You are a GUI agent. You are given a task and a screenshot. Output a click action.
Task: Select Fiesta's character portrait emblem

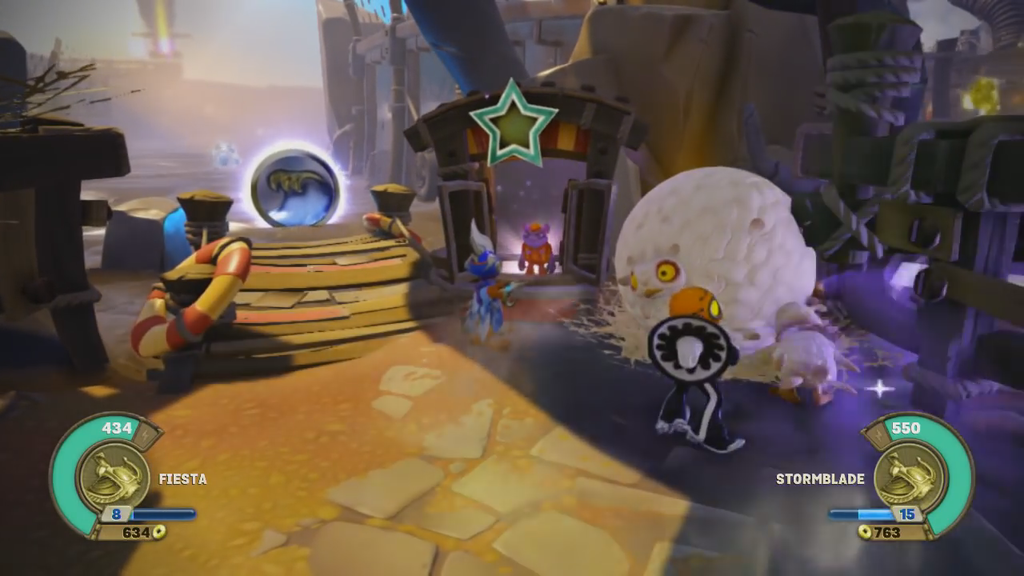(111, 477)
